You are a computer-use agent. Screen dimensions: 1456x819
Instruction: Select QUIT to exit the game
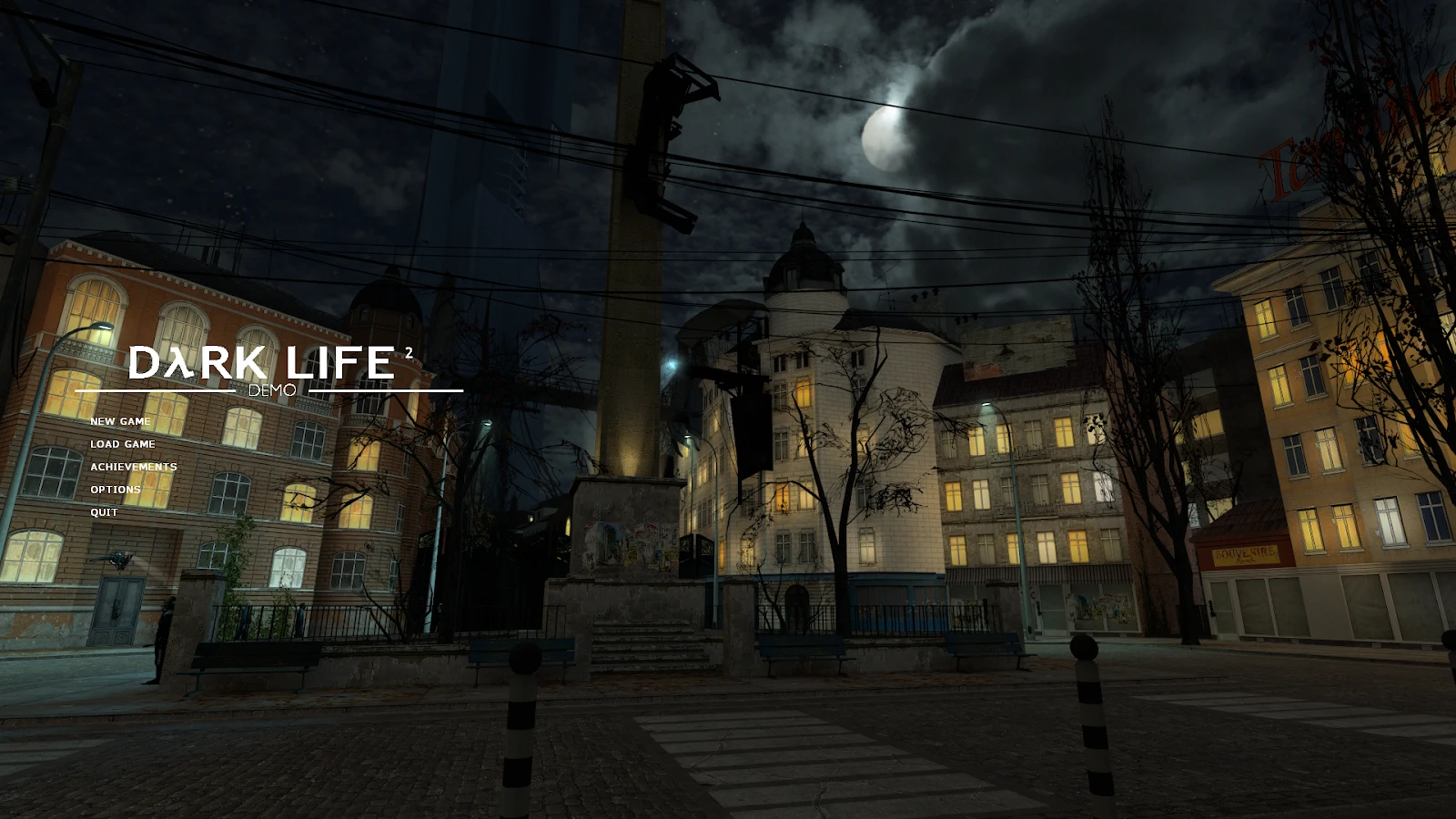(x=103, y=511)
